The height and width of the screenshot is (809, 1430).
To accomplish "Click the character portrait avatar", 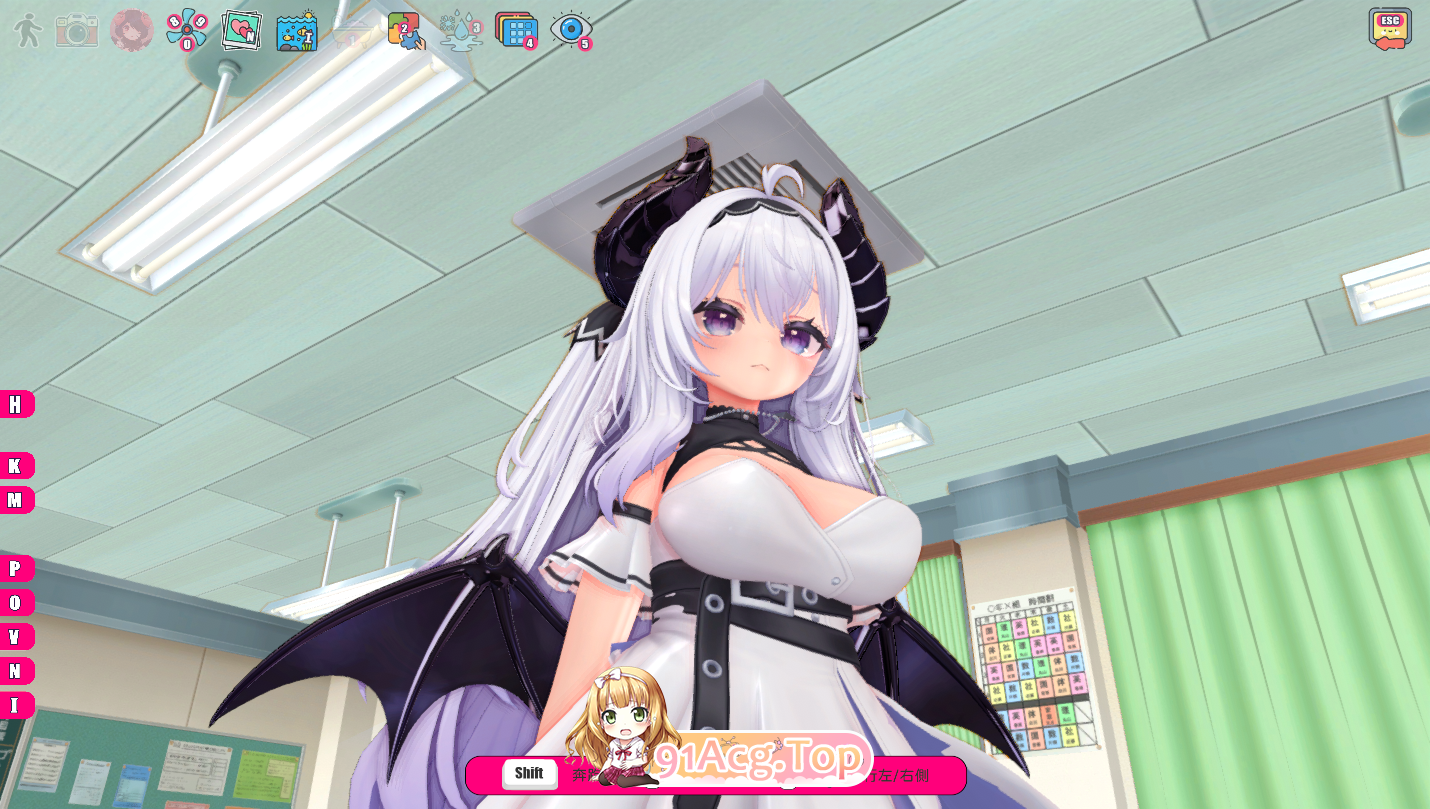I will (x=130, y=28).
